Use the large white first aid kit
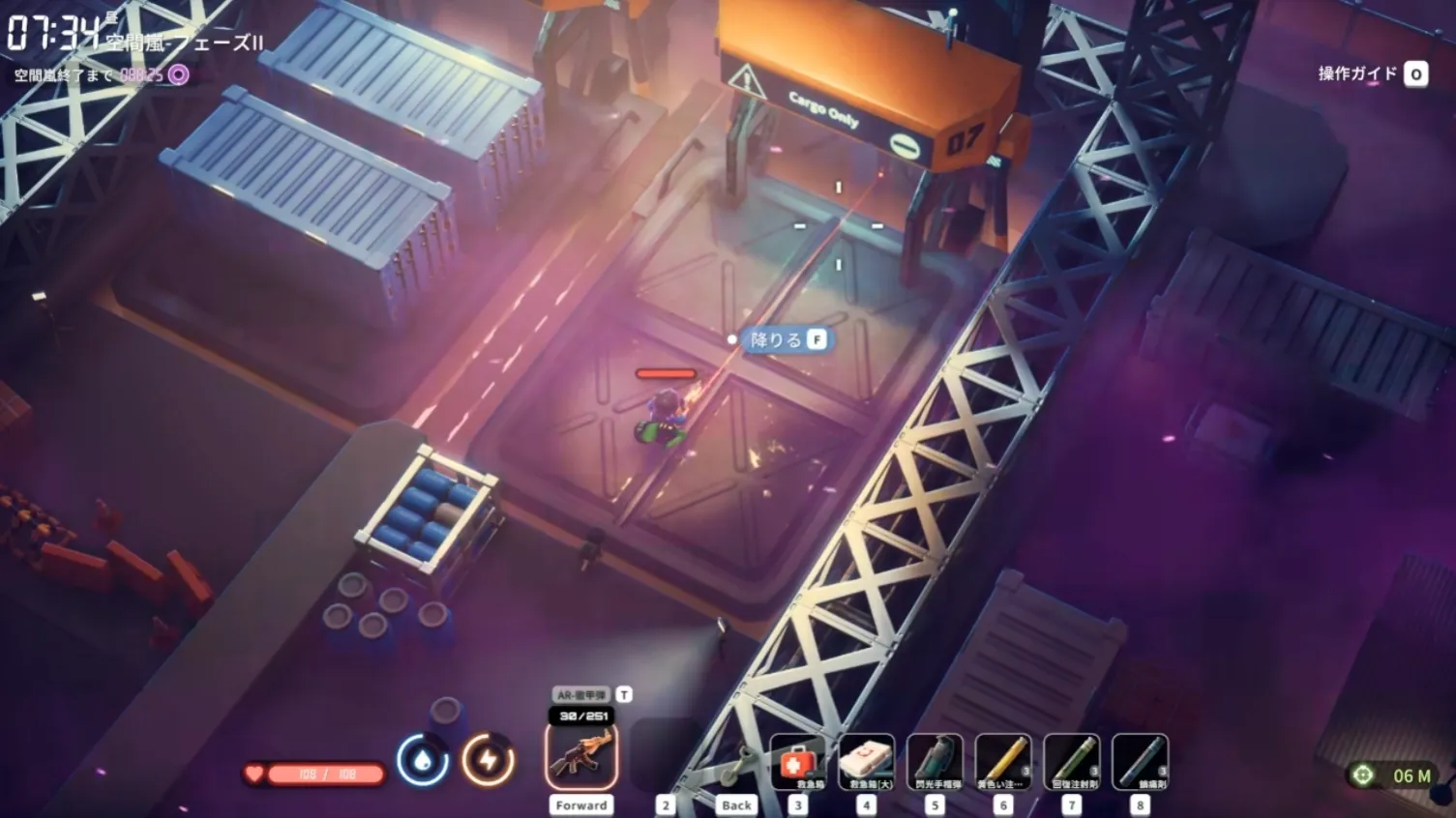This screenshot has width=1456, height=818. click(x=866, y=762)
